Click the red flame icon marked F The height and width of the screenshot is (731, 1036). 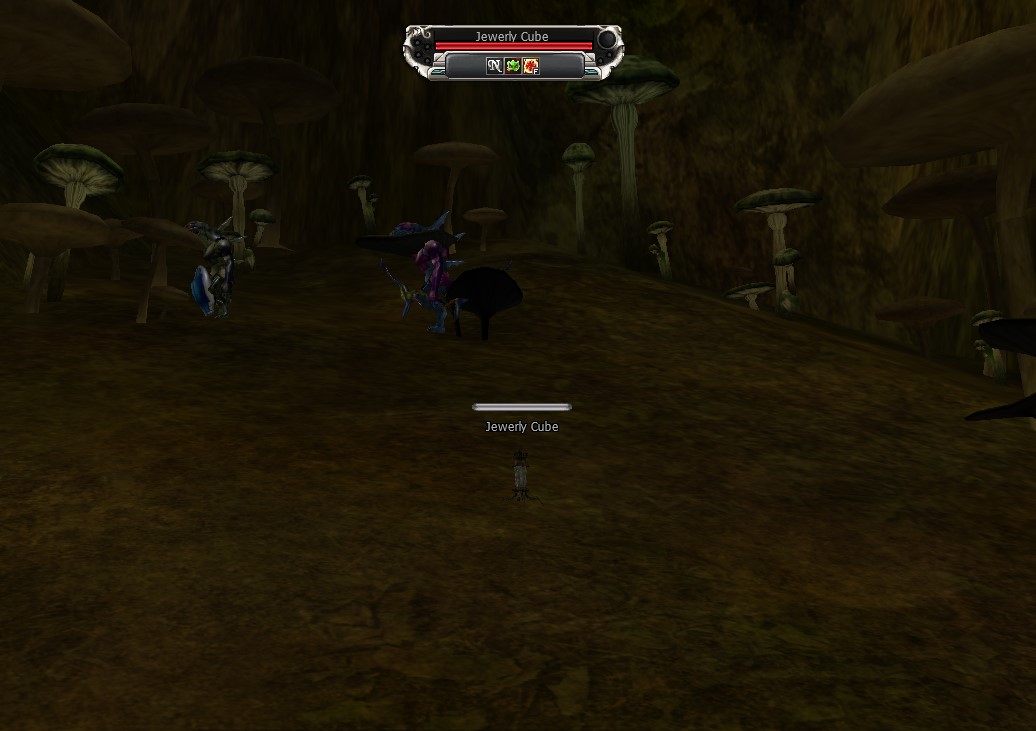tap(531, 66)
